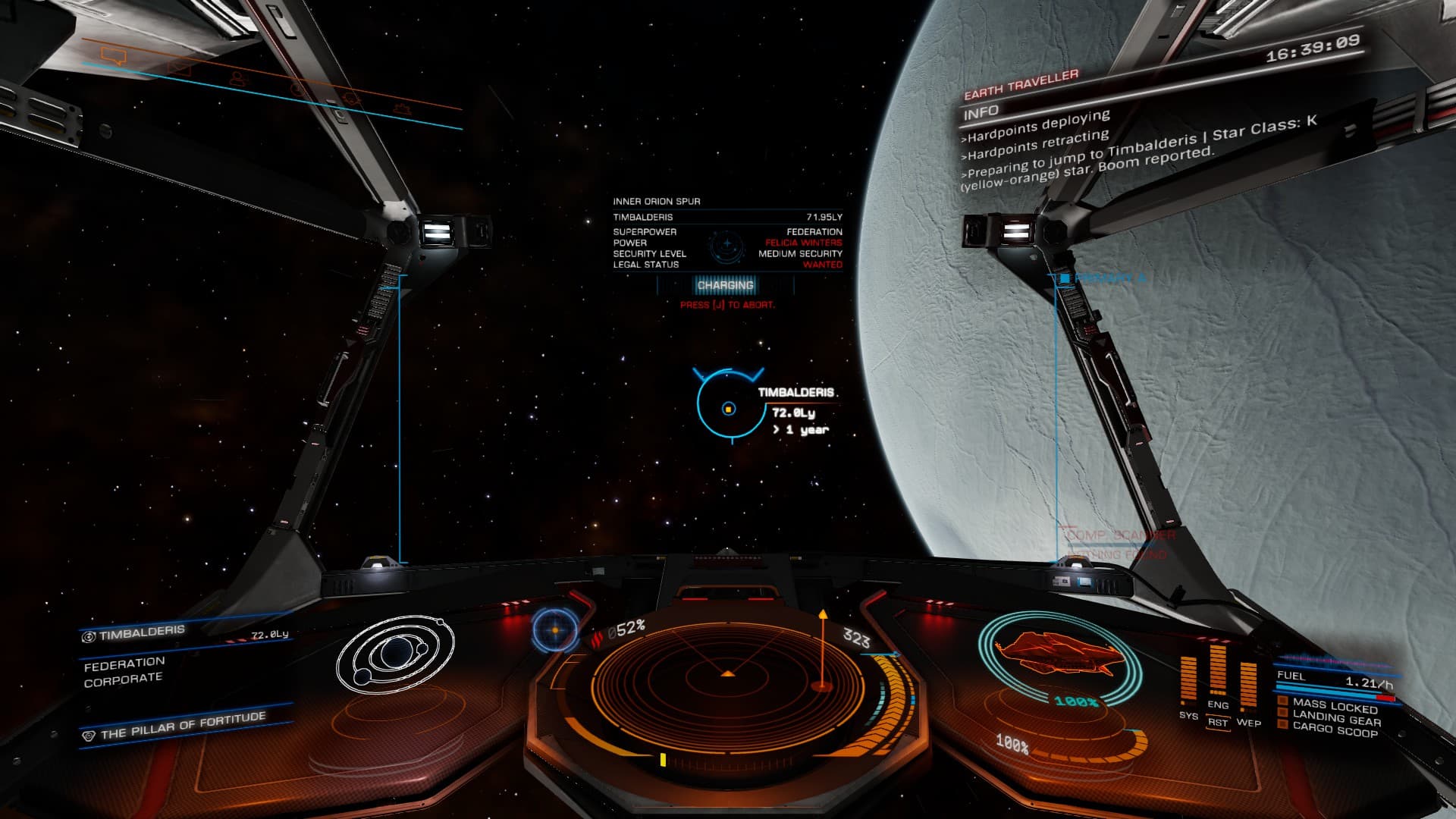Screen dimensions: 1456x819
Task: Click the blue navigation compass
Action: 555,630
